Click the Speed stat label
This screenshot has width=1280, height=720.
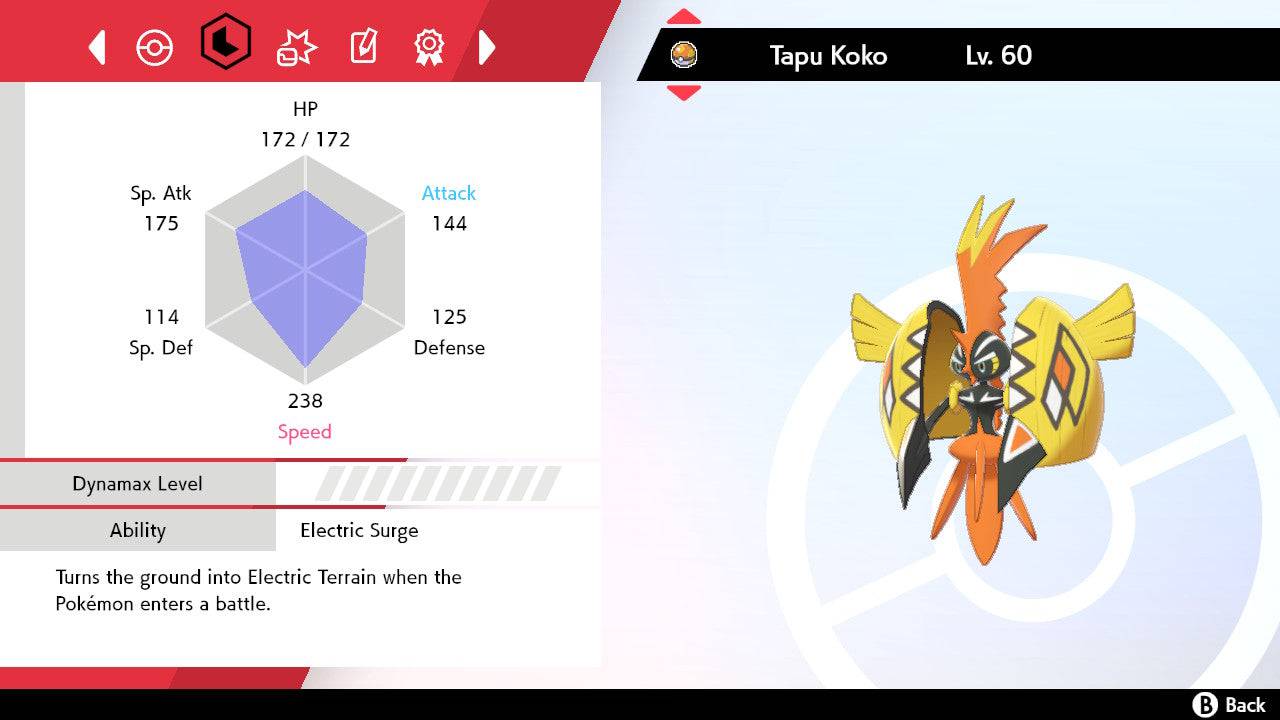click(305, 431)
